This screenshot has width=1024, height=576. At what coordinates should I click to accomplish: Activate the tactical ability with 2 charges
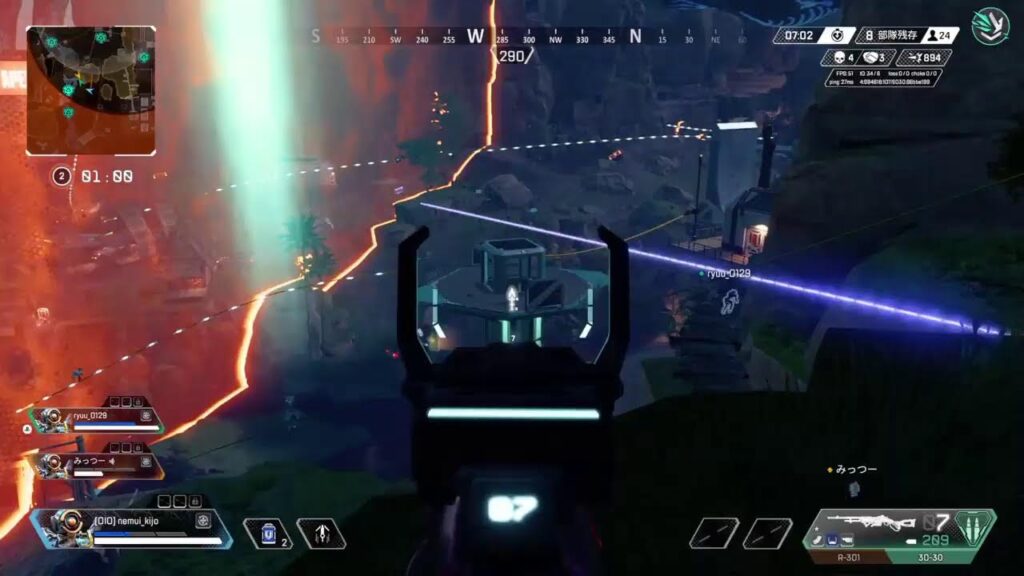[265, 534]
